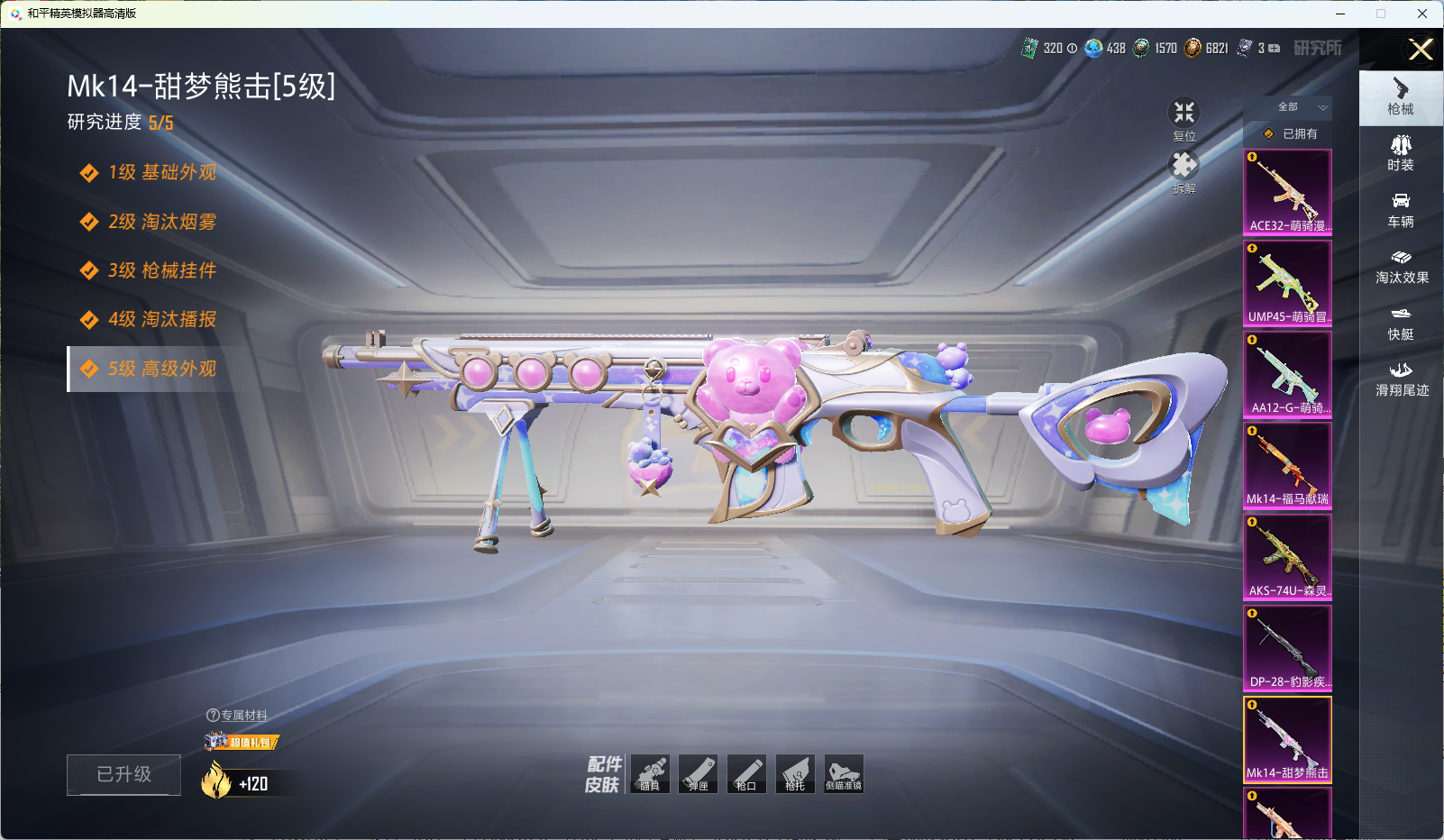View the AKS-74U skin thumbnail
The width and height of the screenshot is (1444, 840).
tap(1287, 557)
